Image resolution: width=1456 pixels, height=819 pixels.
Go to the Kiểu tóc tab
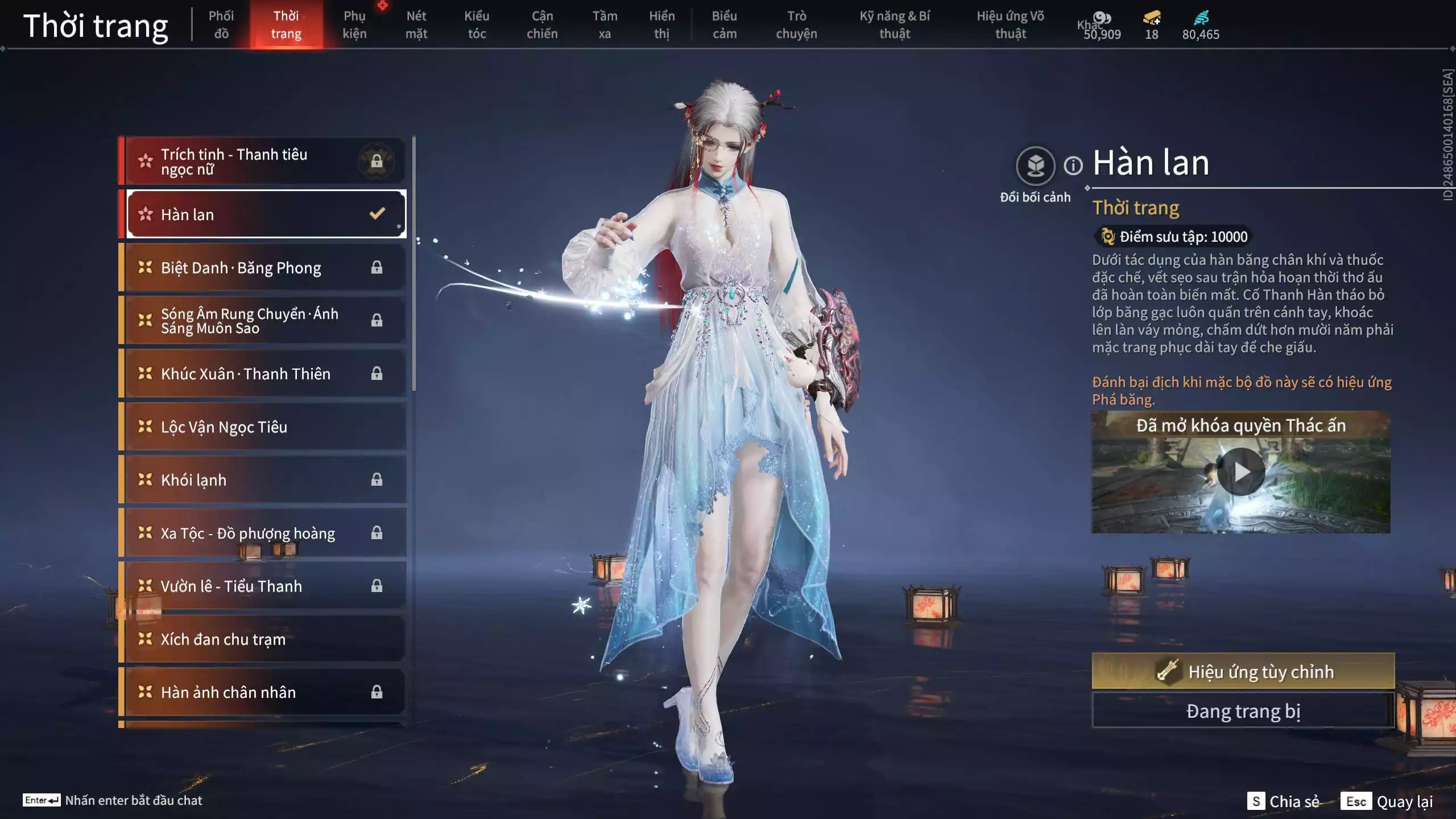(x=477, y=25)
